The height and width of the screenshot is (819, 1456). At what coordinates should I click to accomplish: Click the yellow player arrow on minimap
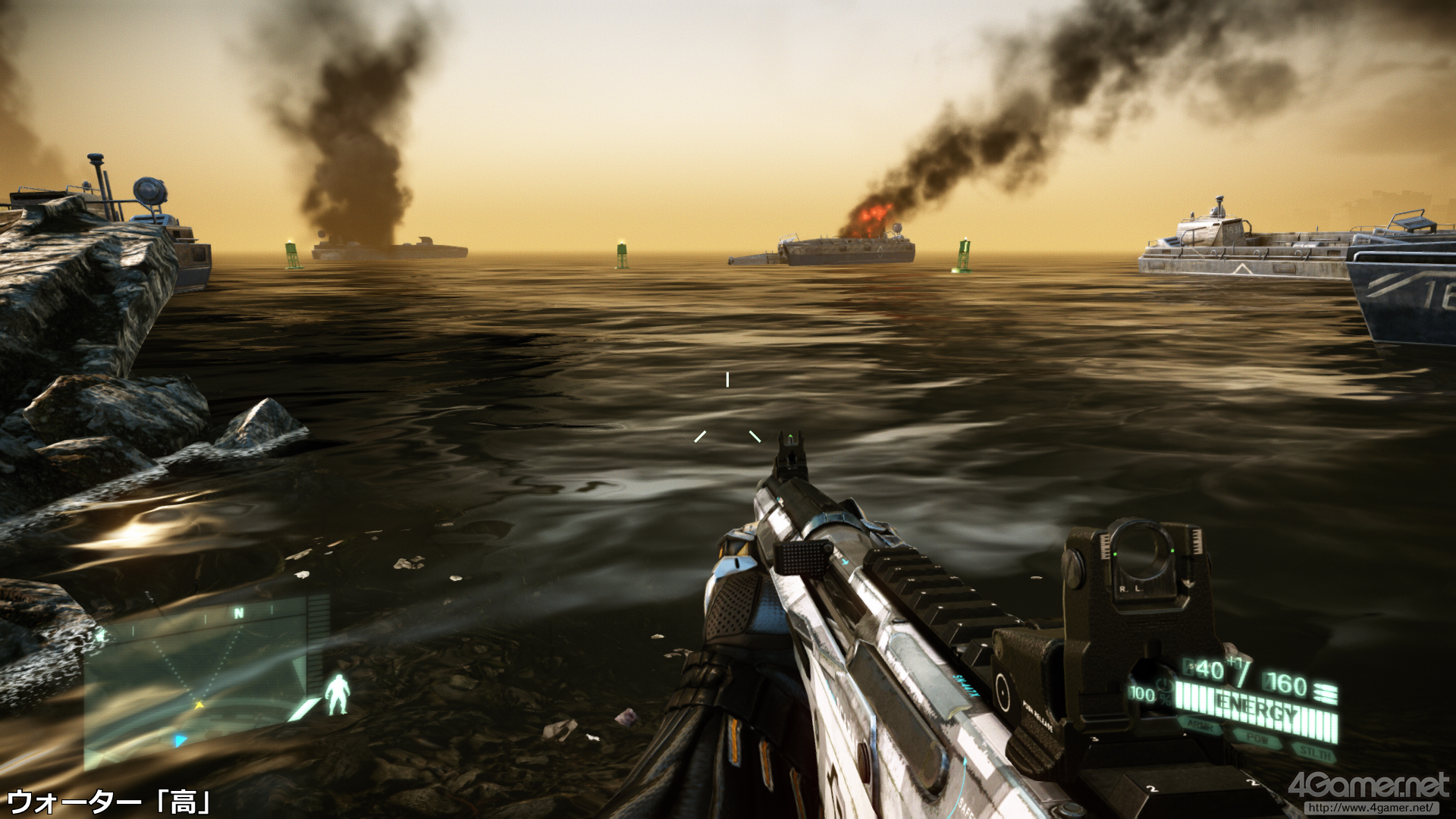click(200, 705)
